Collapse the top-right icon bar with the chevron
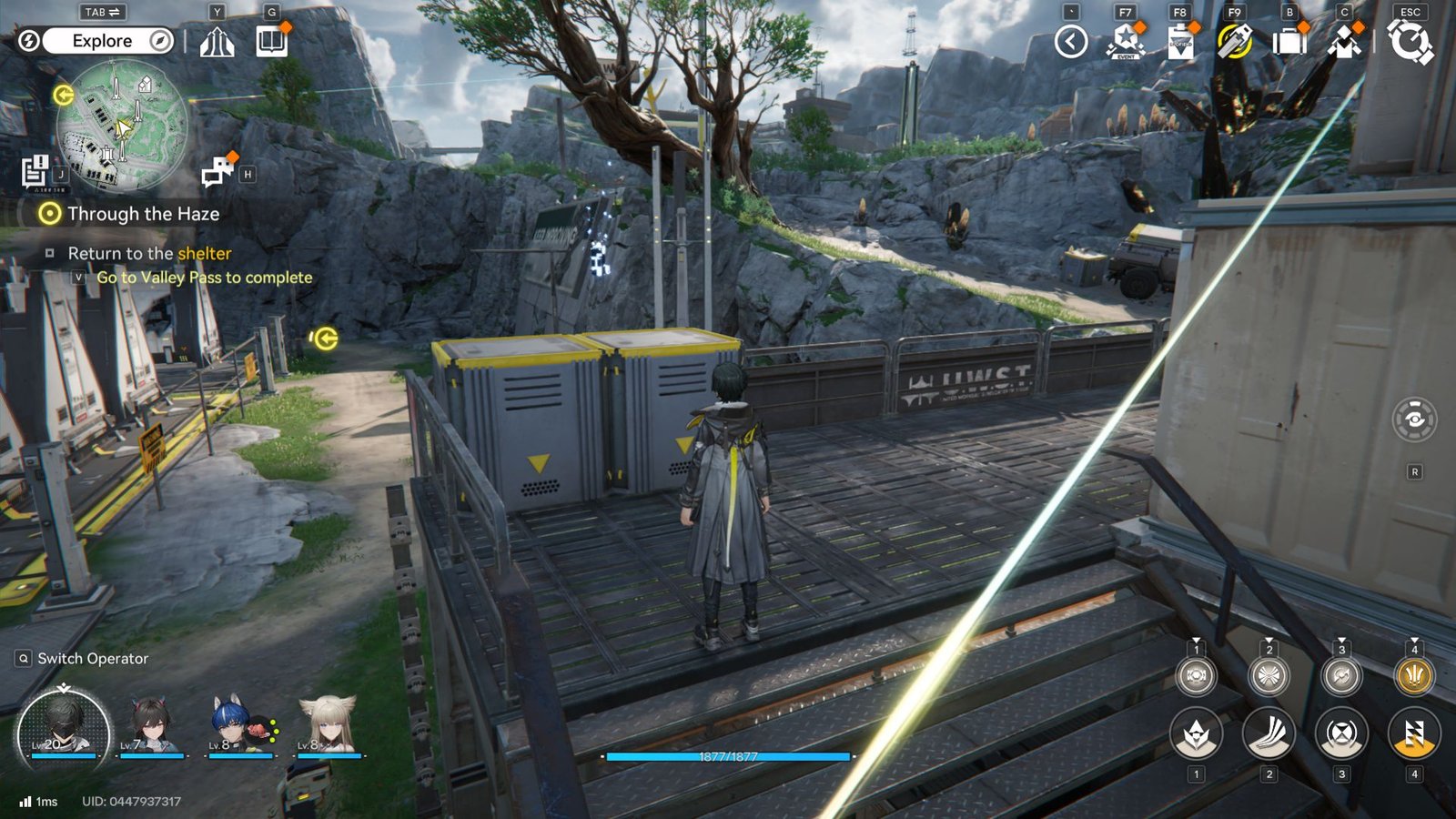 coord(1070,40)
